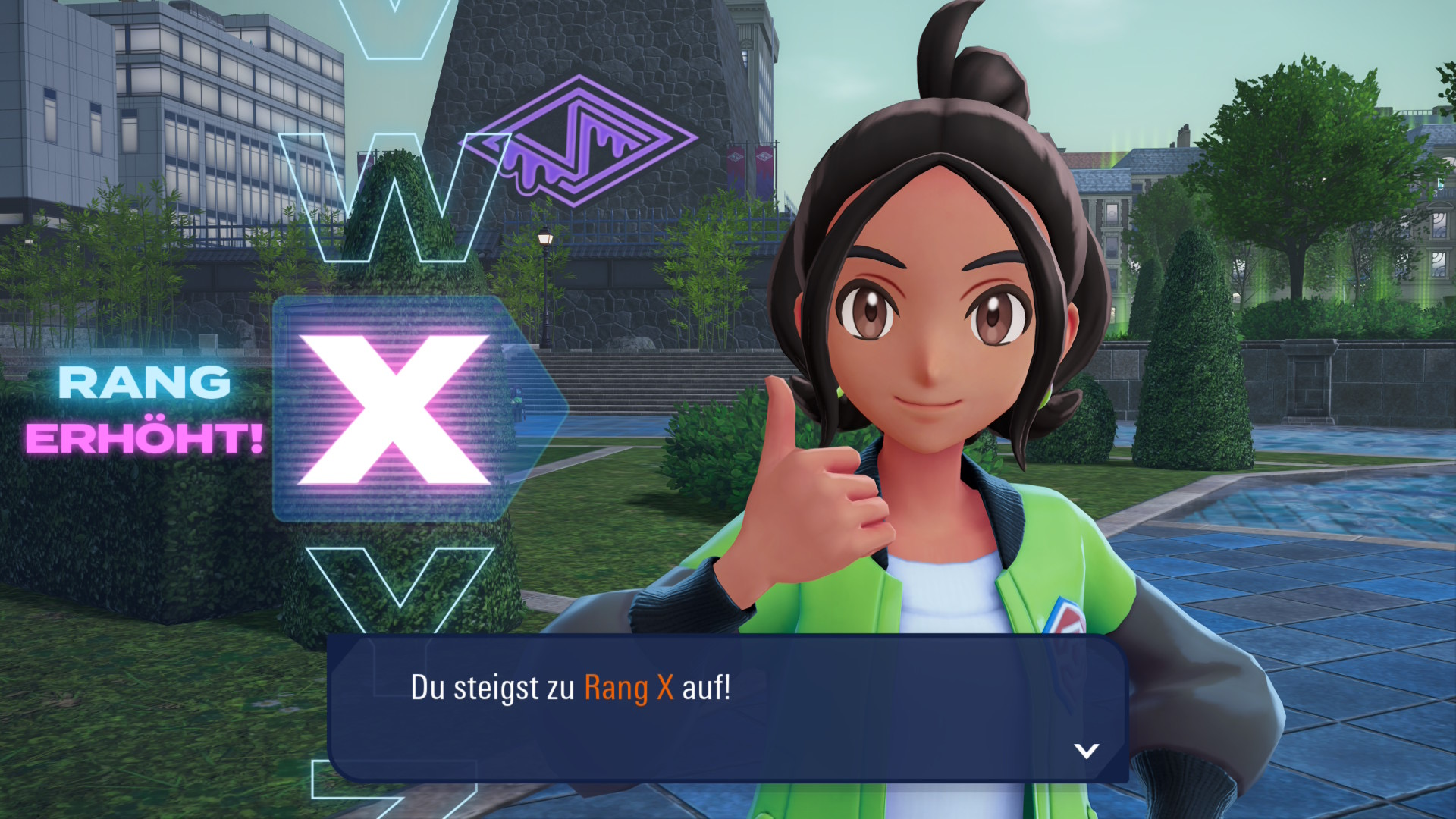Click the "Du steigst zu Rang X auf!" dialogue box
Screen dimensions: 1456x819
(727, 708)
